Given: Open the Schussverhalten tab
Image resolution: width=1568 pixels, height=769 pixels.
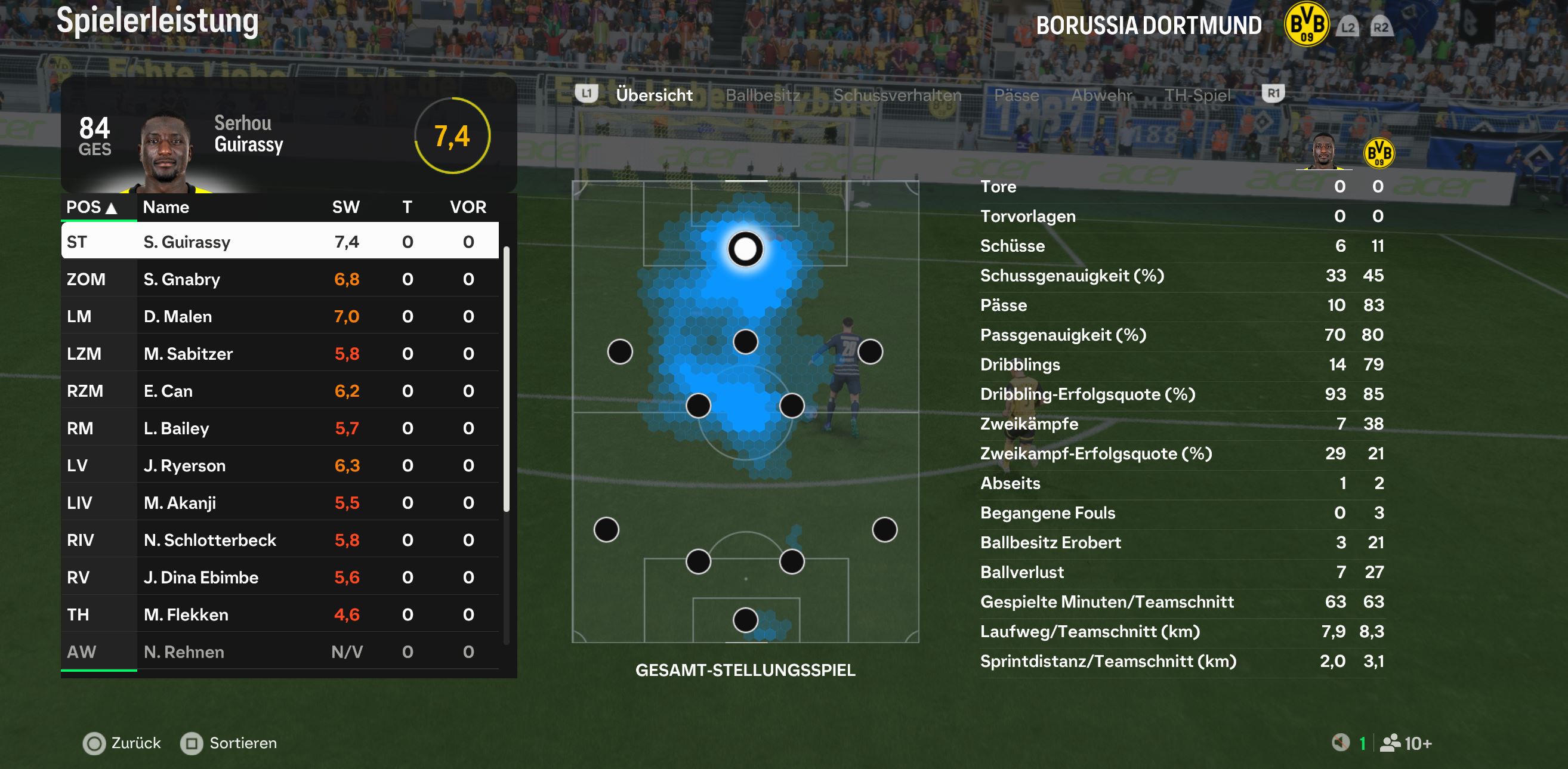Looking at the screenshot, I should click(x=897, y=95).
